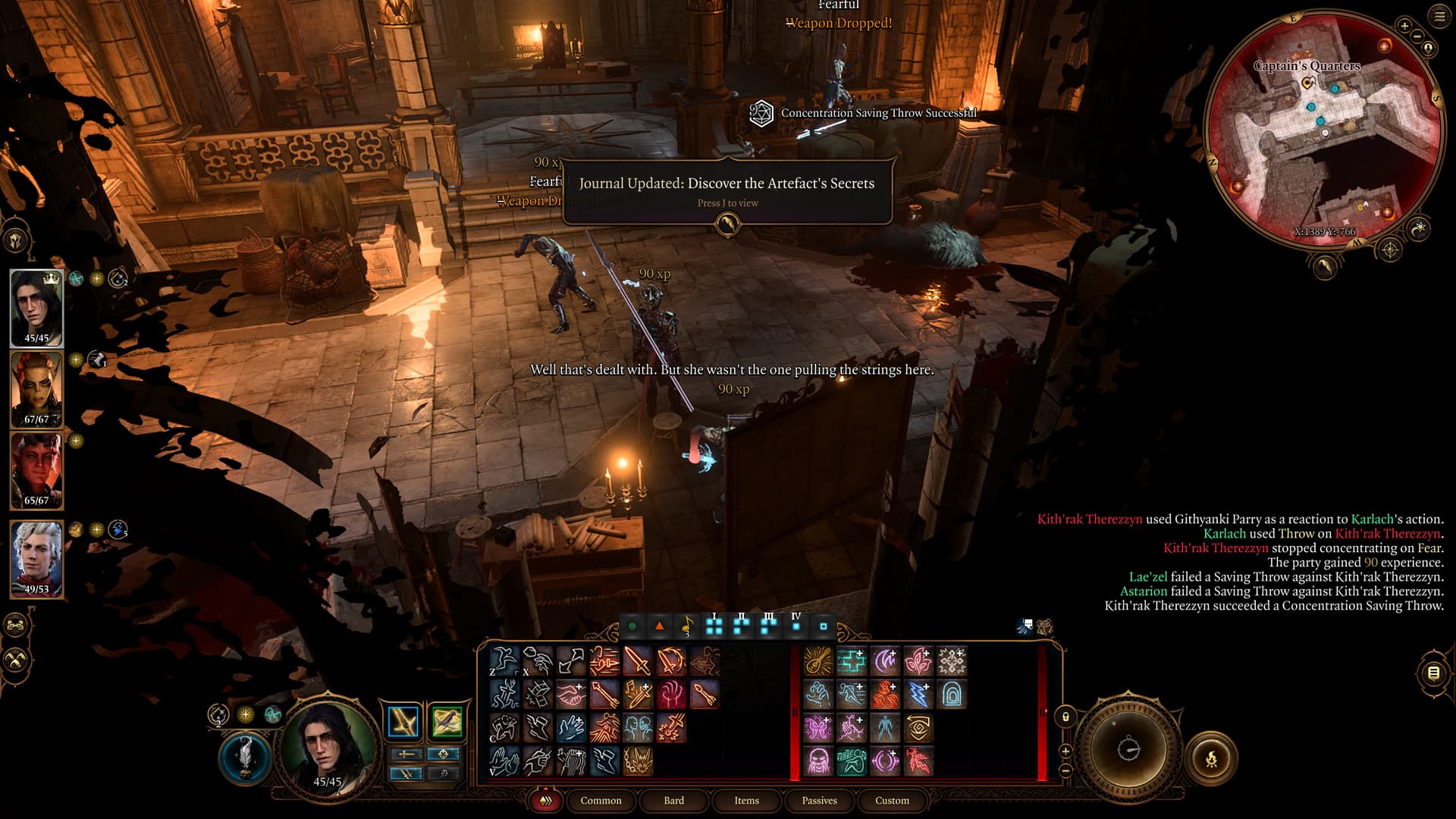Zoom in the minimap with plus button
Screen dimensions: 1456x819
(x=1404, y=26)
